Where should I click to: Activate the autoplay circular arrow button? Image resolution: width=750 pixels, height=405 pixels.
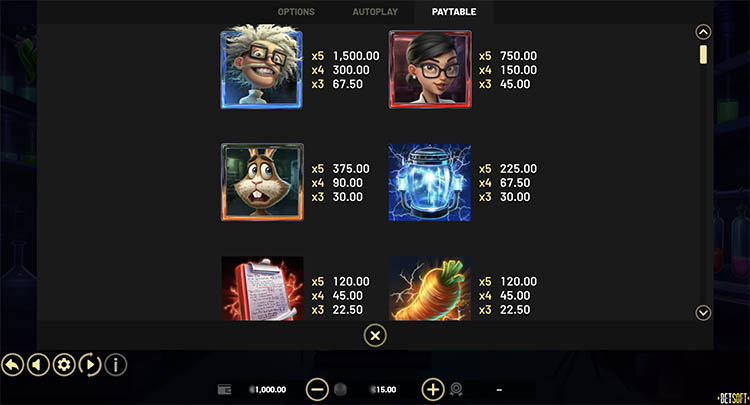pos(89,364)
